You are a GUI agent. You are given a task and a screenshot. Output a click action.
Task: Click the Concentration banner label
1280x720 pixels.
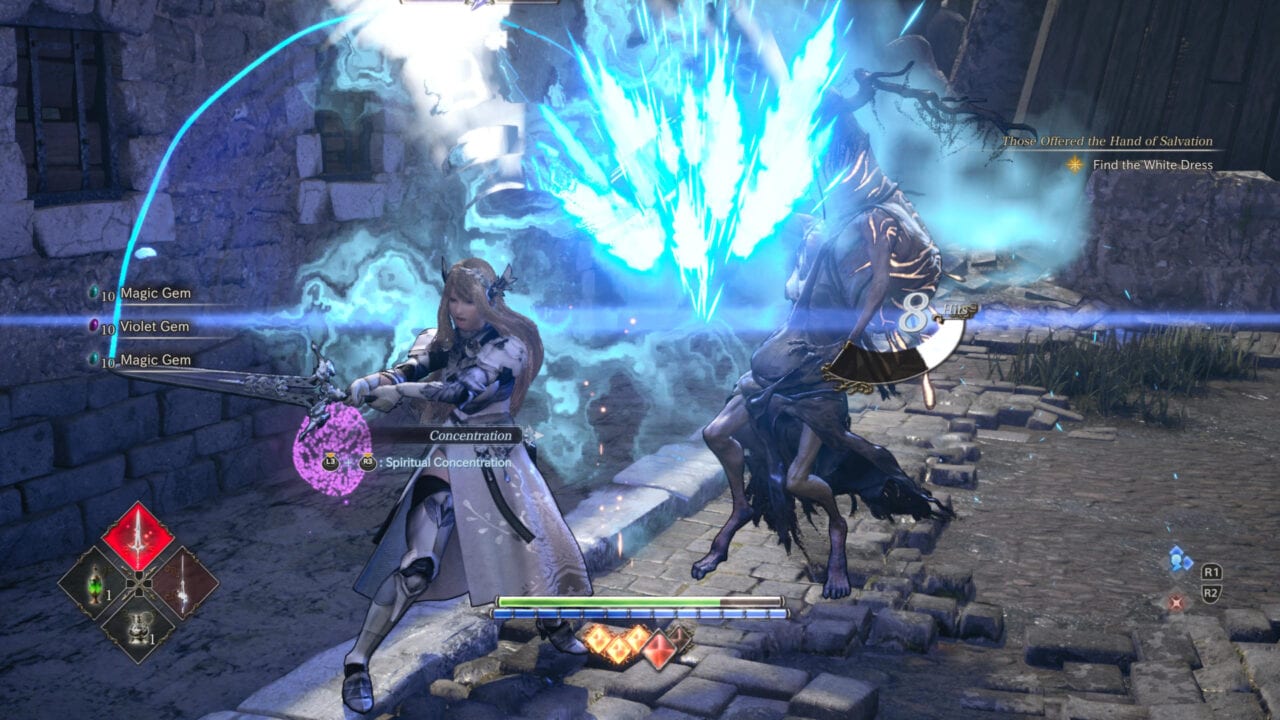469,435
